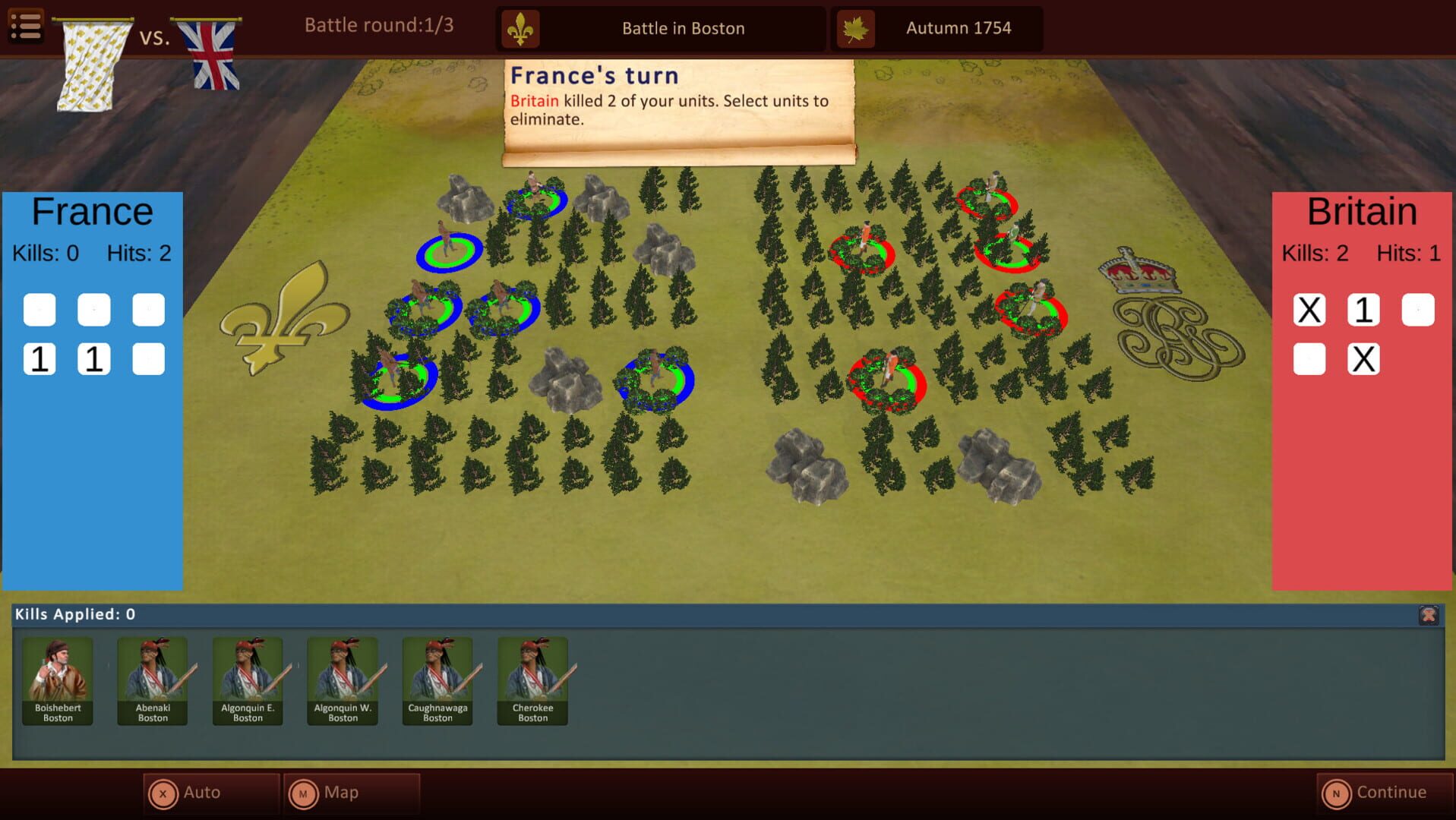Viewport: 1456px width, 820px height.
Task: Click the Battle in Boston header bar
Action: 682,28
